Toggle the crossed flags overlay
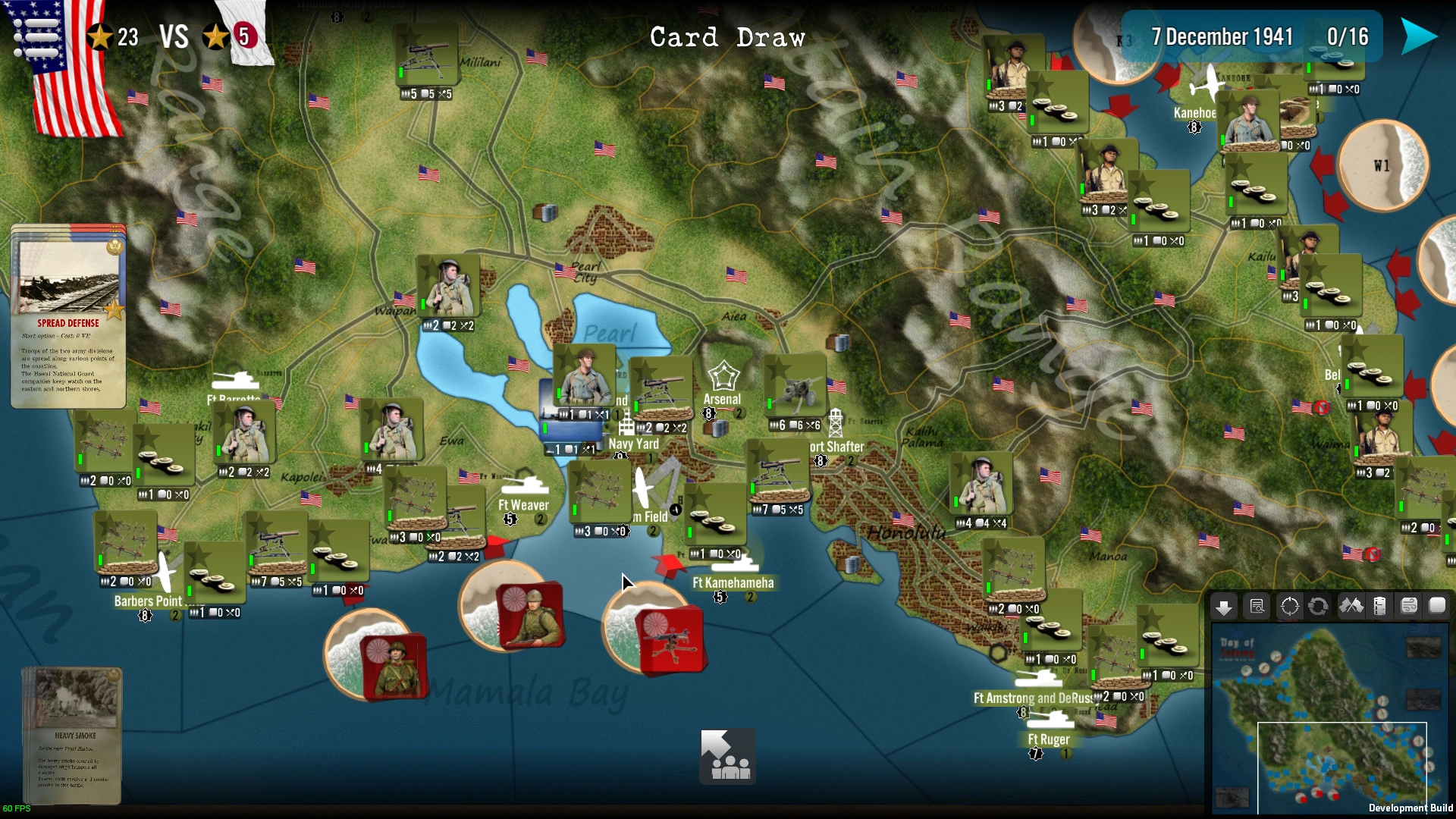1456x819 pixels. point(1351,607)
